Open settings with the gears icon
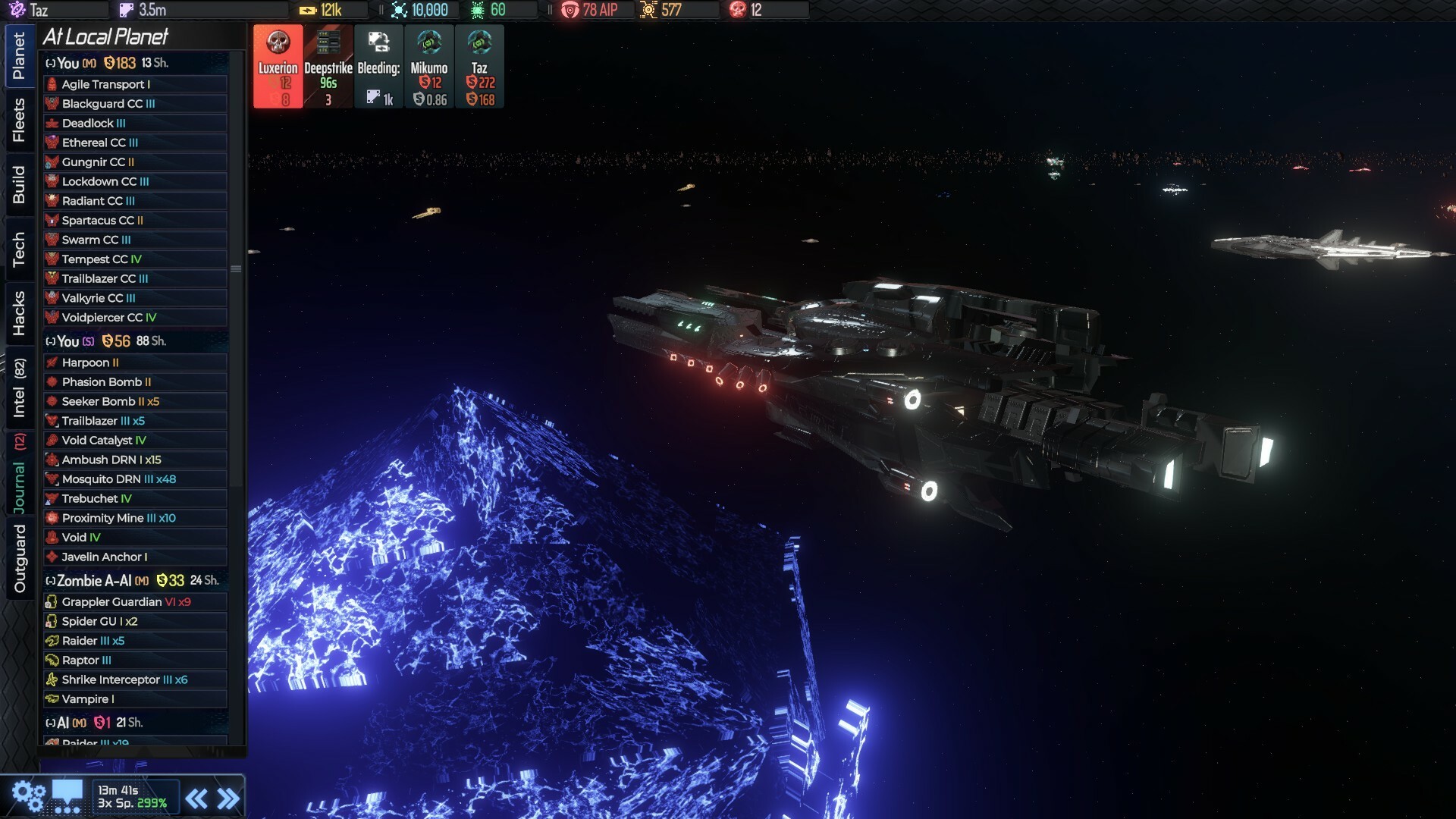The image size is (1456, 819). click(x=29, y=793)
